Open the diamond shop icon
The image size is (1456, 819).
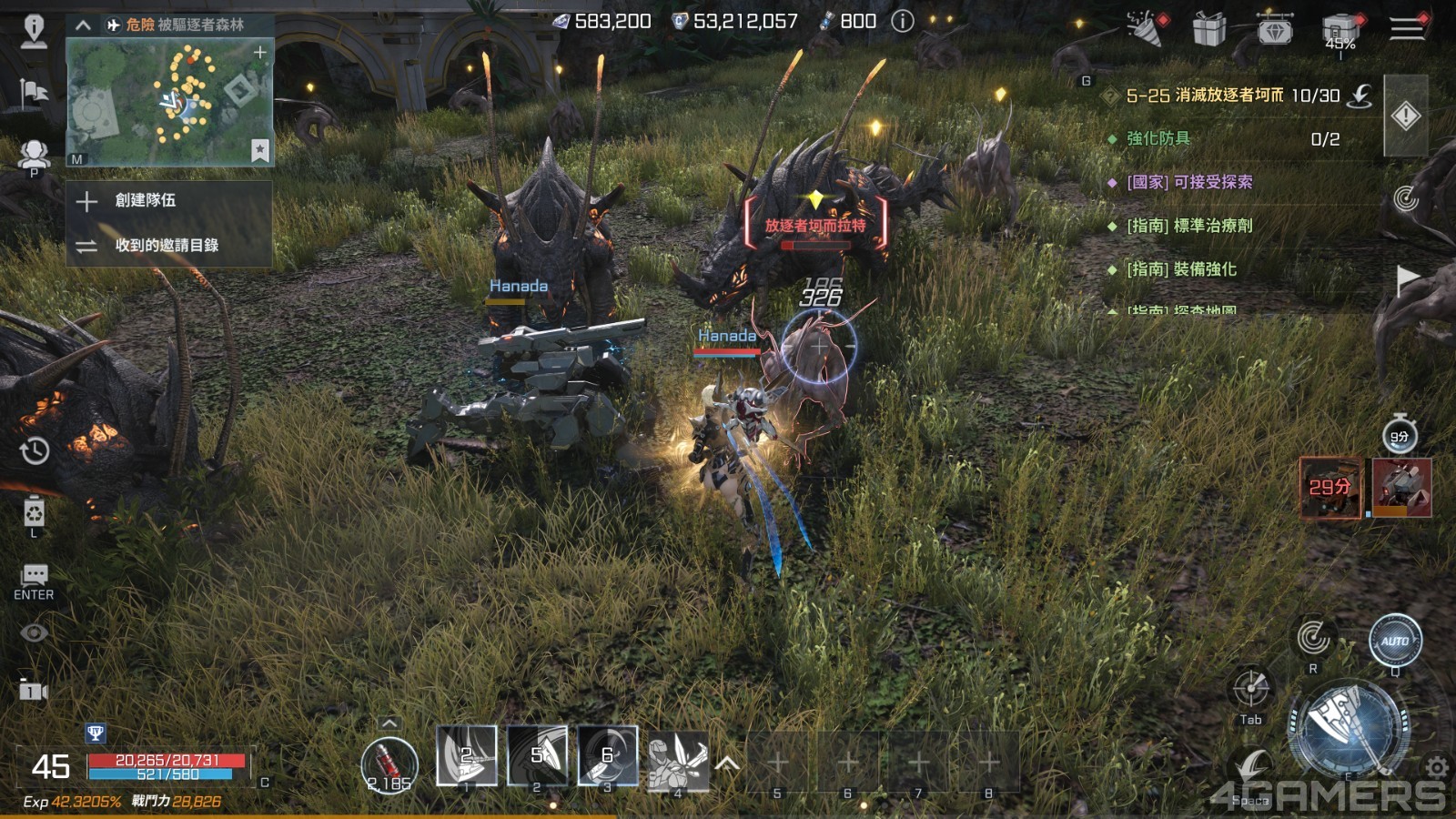tap(1275, 28)
